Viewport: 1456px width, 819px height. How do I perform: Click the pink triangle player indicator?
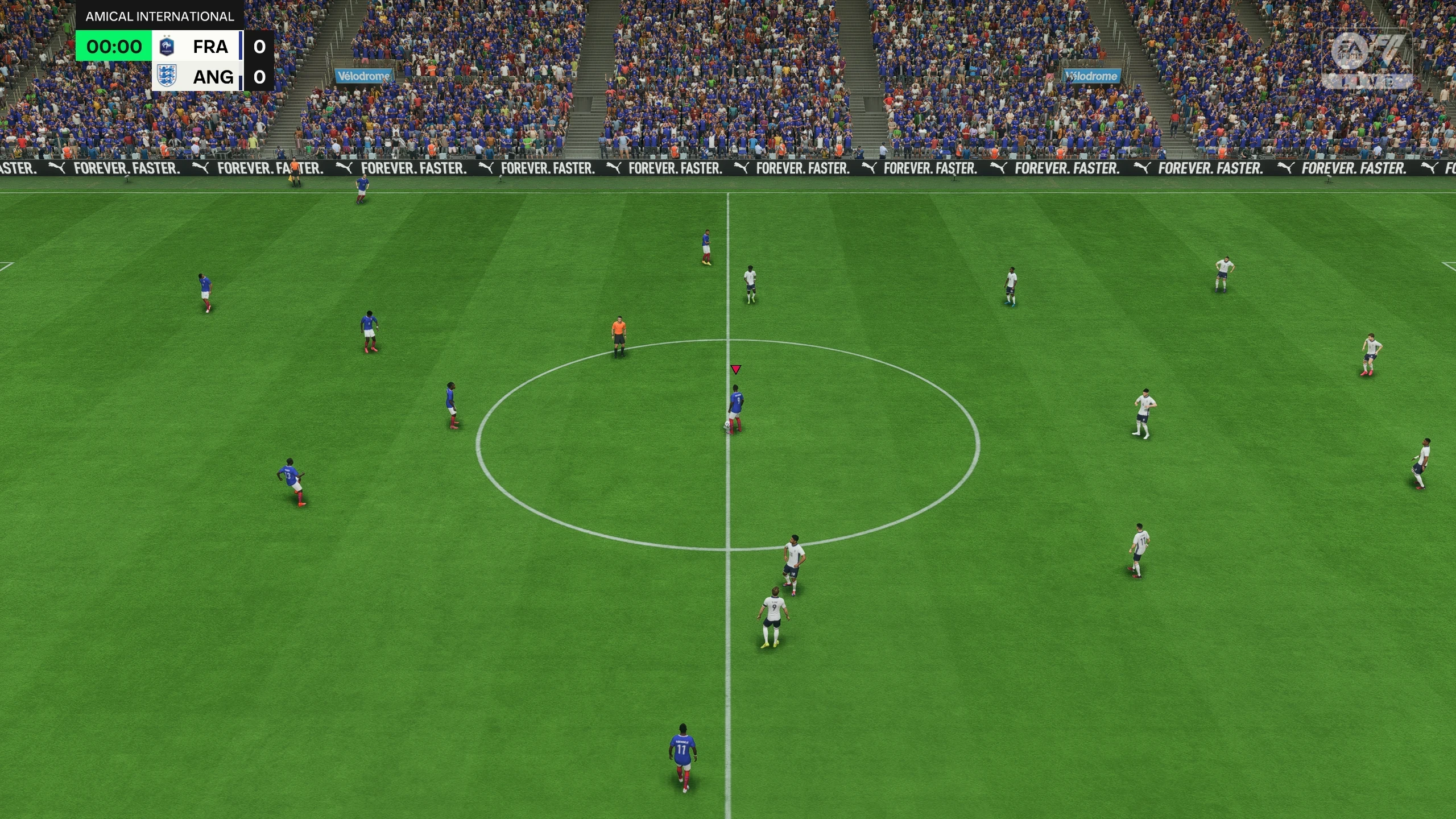(735, 369)
